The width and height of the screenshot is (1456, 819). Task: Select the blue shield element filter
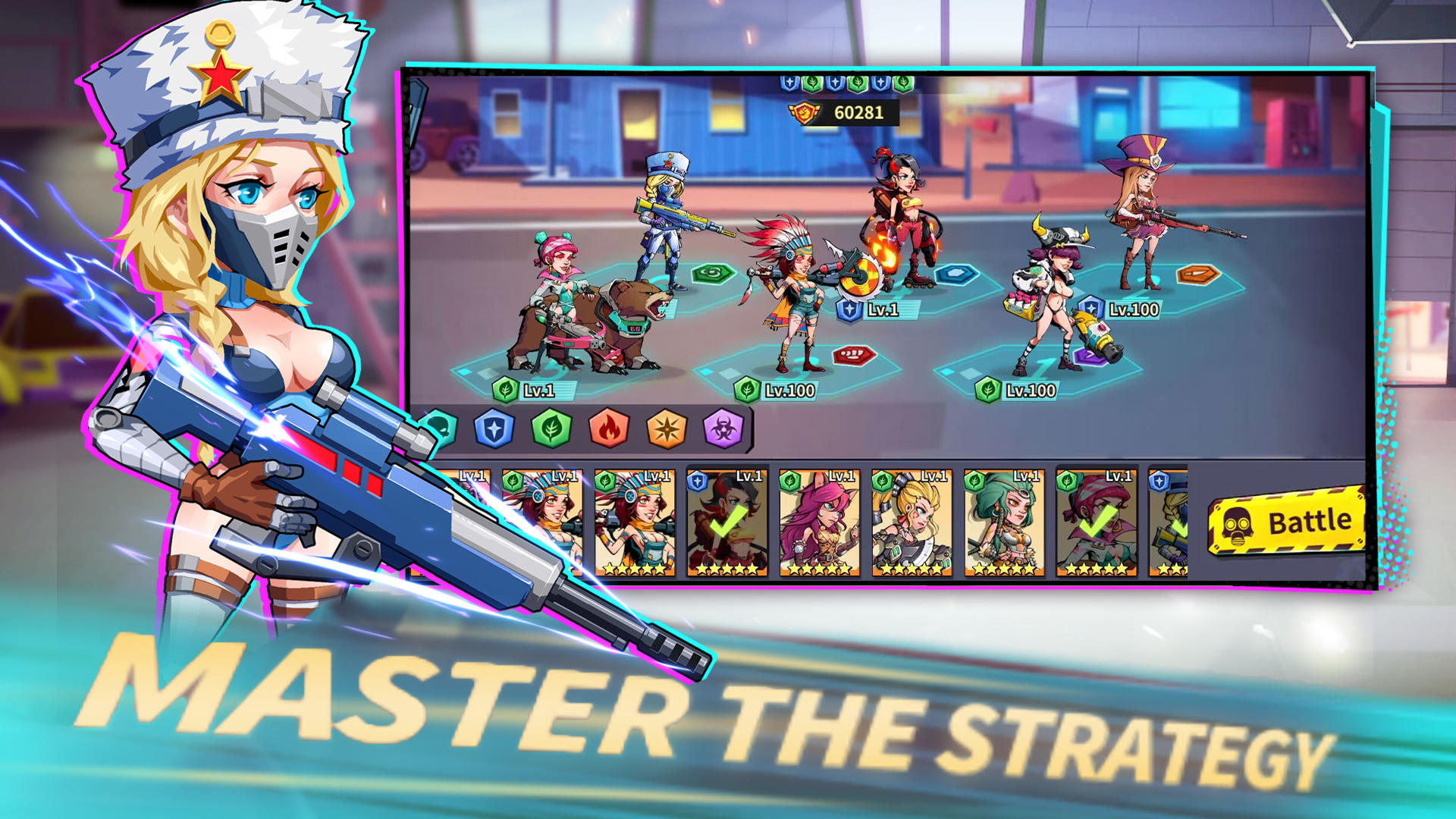tap(493, 428)
